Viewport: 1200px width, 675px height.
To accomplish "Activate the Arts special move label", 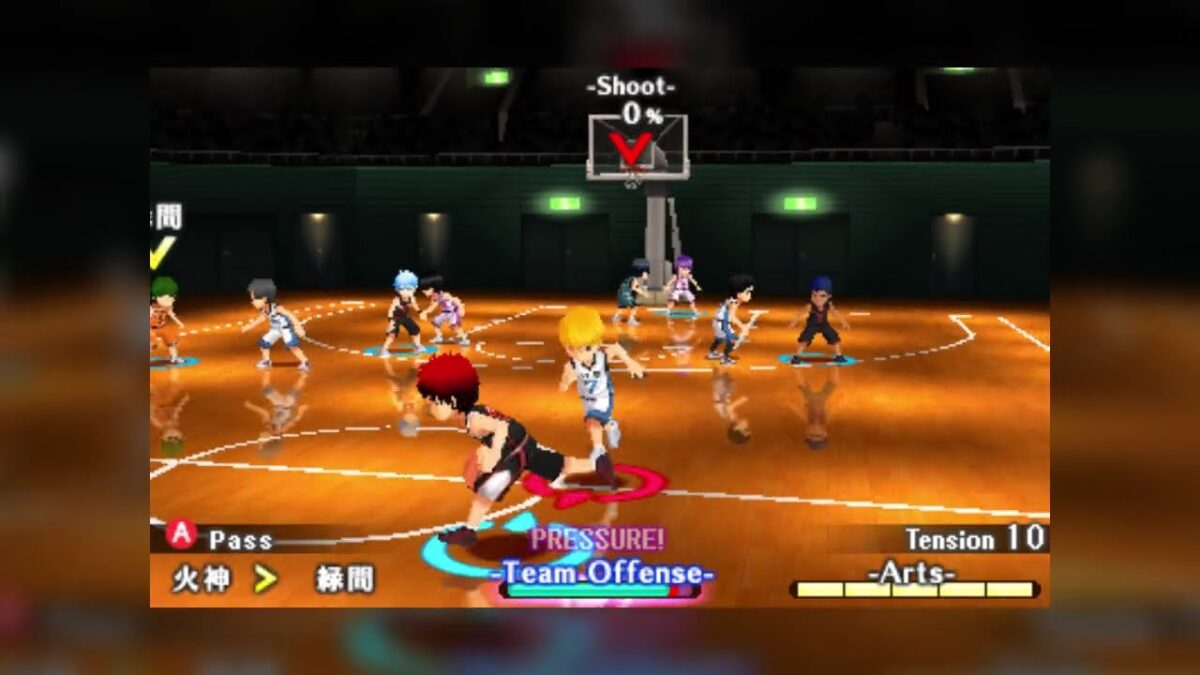I will [x=911, y=571].
